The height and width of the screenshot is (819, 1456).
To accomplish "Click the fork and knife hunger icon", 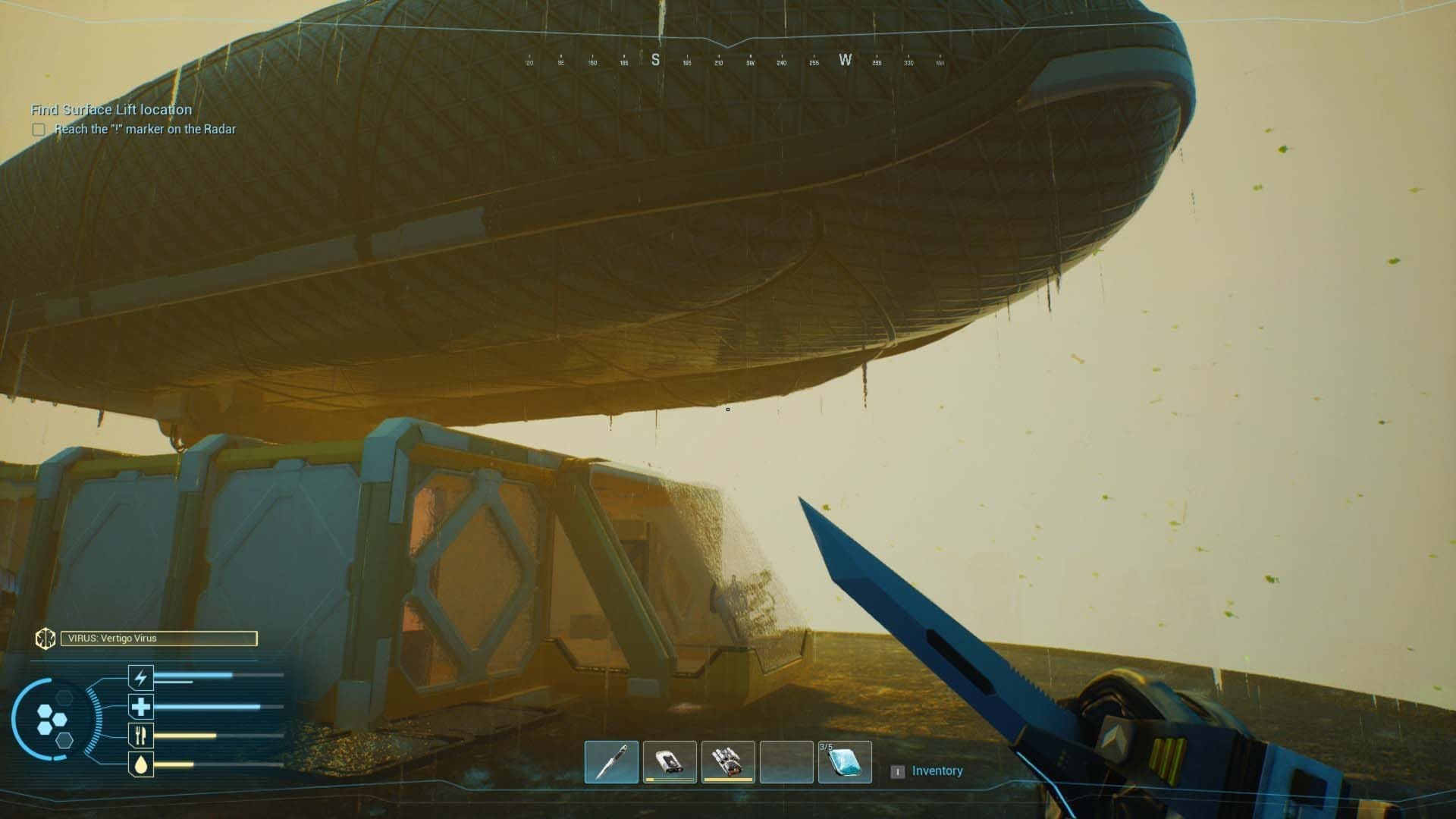I will 140,735.
